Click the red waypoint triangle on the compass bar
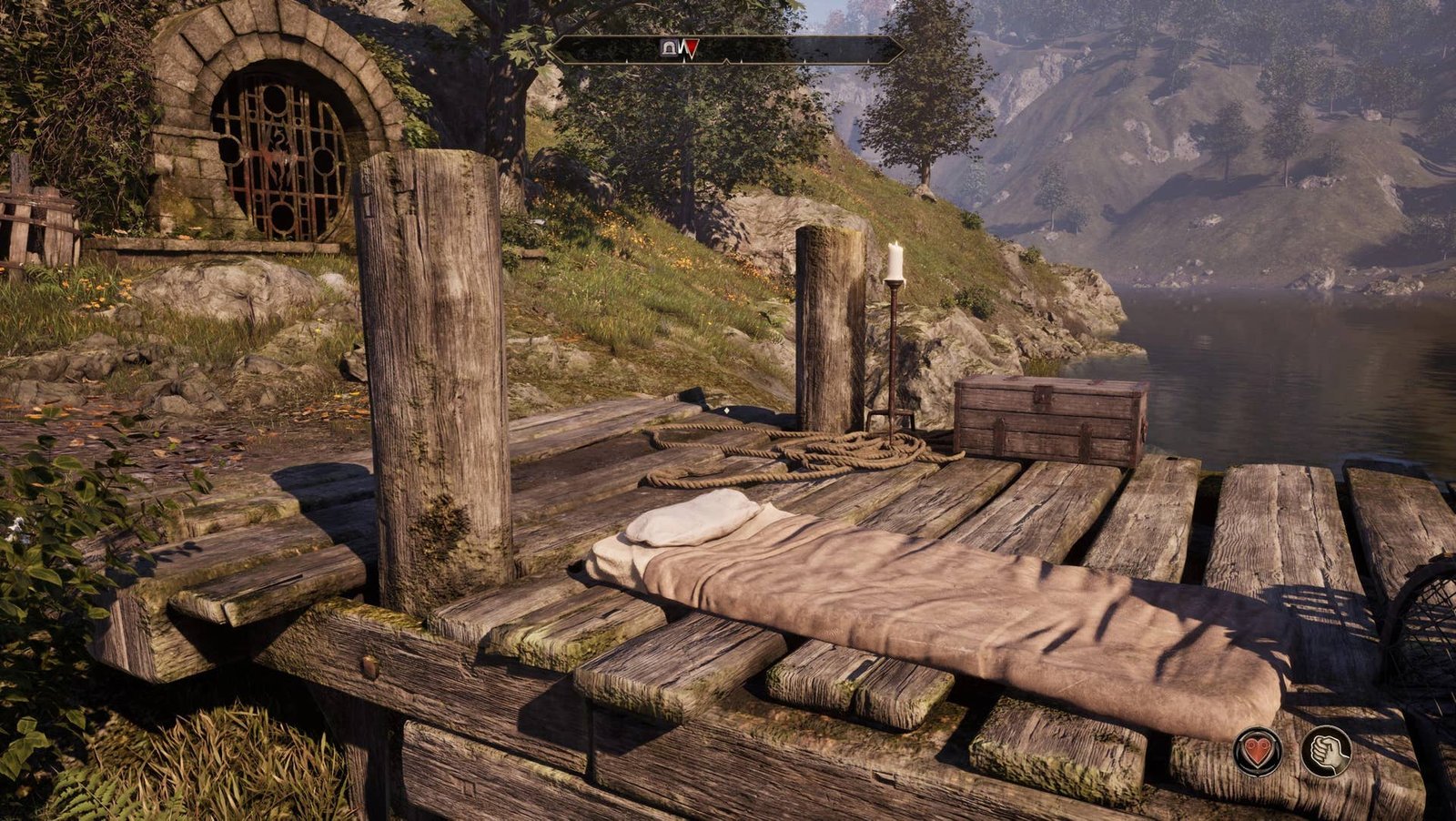1456x821 pixels. tap(693, 46)
